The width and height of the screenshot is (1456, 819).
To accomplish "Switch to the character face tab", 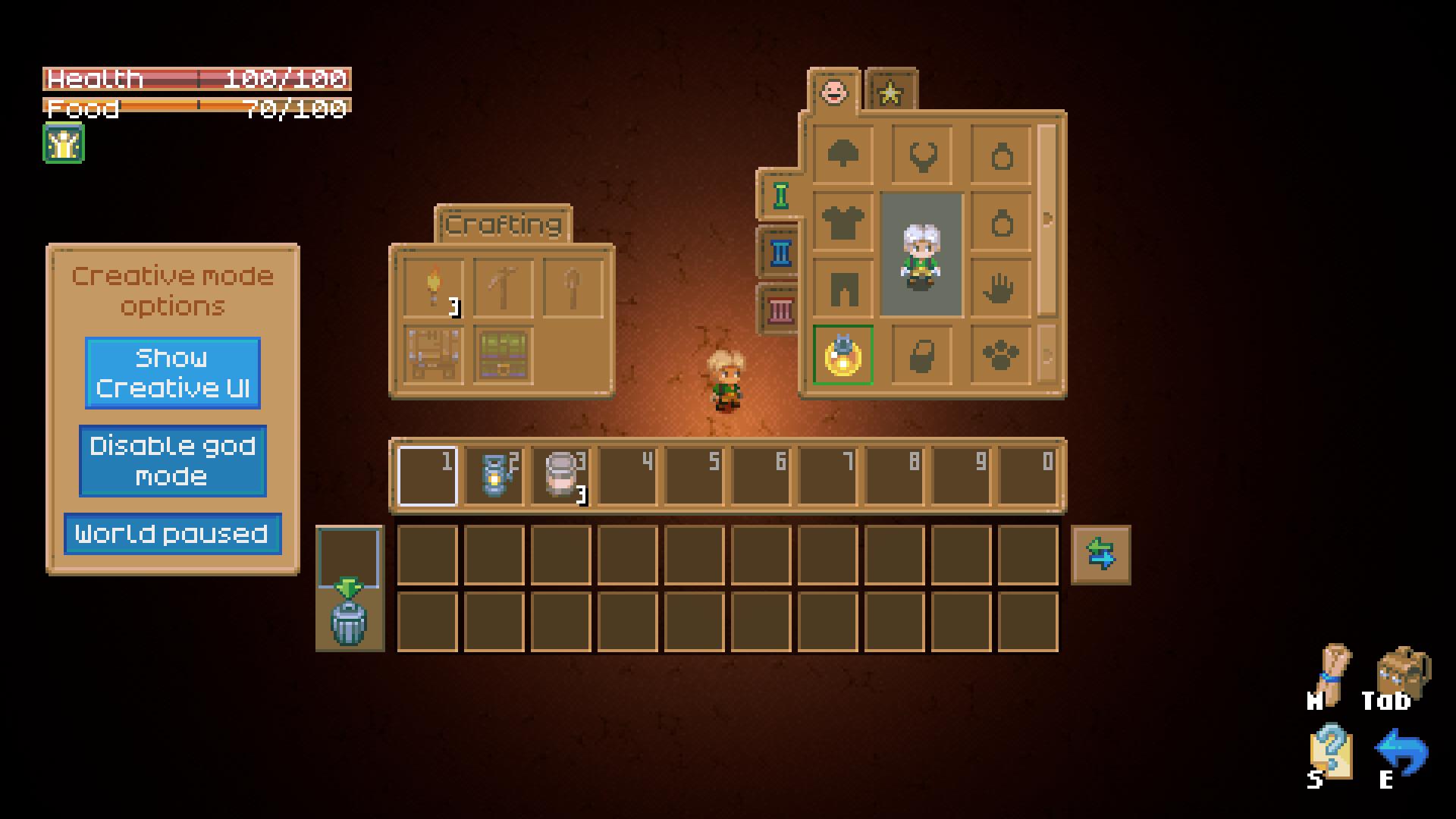I will coord(834,93).
